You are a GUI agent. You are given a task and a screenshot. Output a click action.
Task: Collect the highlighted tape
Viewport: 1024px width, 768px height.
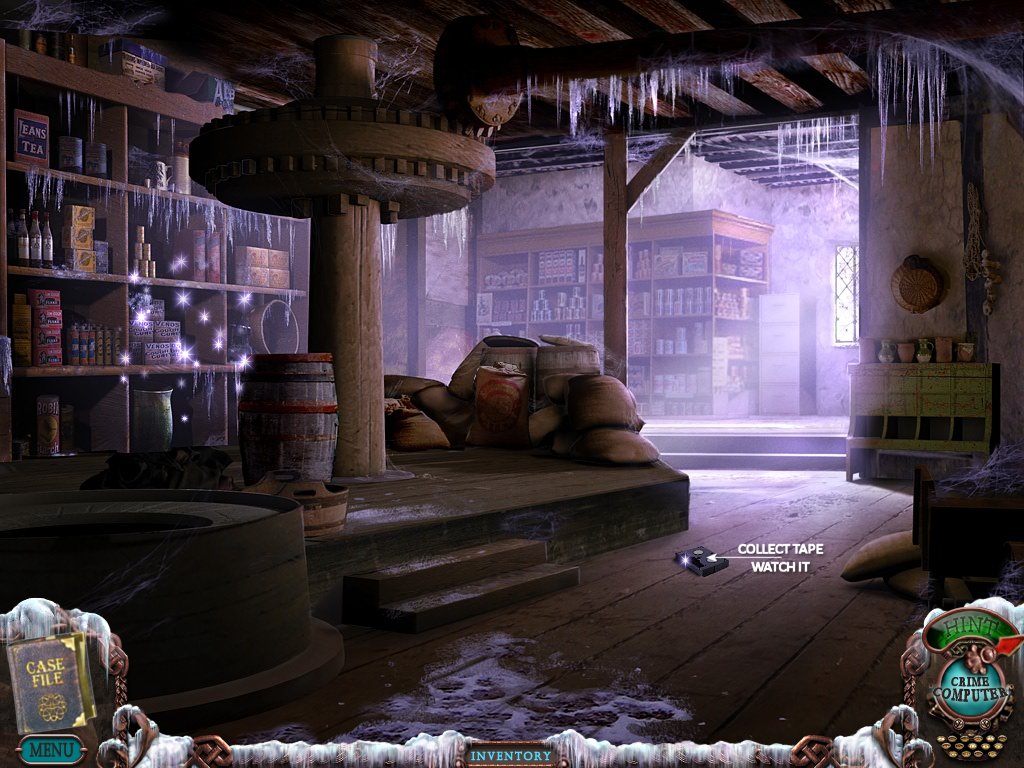pos(700,561)
